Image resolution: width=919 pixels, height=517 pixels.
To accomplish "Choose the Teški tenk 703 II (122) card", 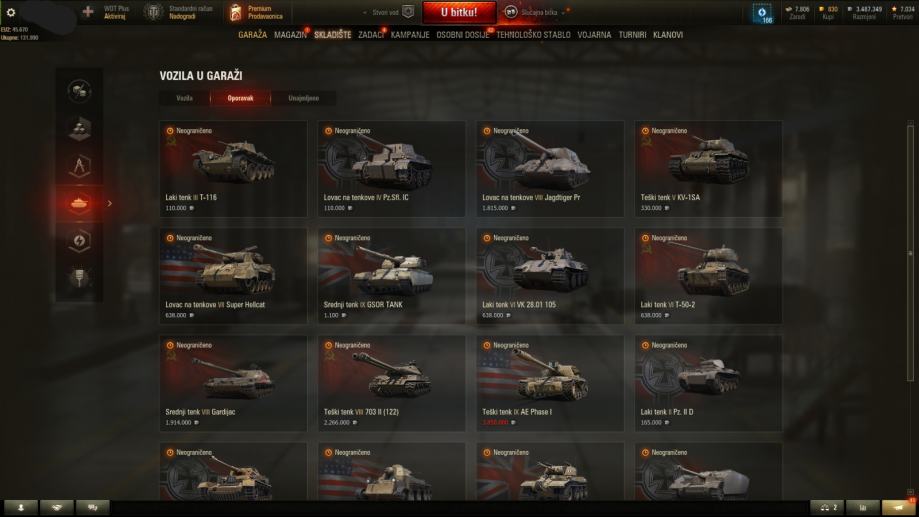I will (391, 382).
